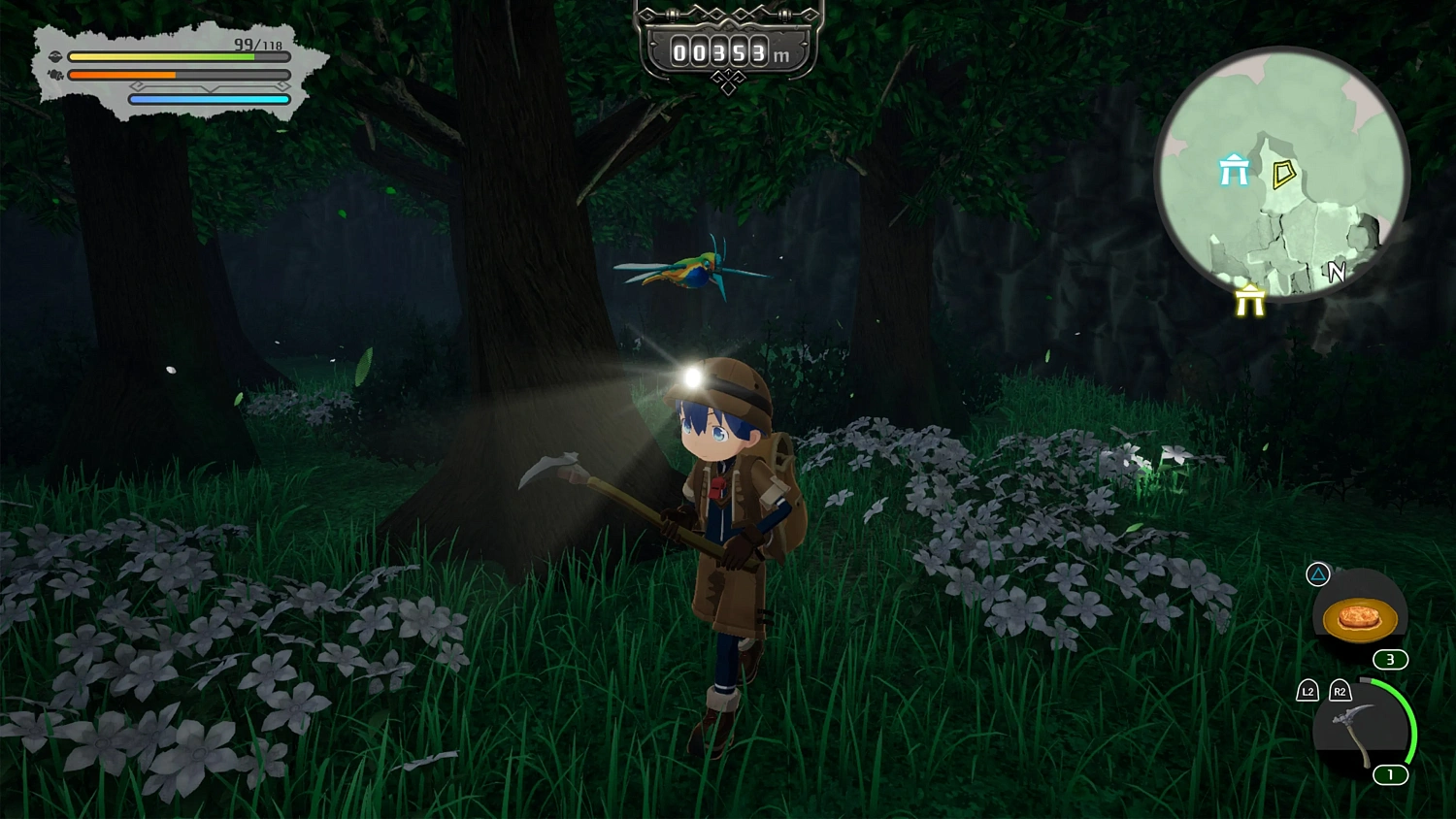Select the food quantity badge showing 3
1456x819 pixels.
(1390, 659)
